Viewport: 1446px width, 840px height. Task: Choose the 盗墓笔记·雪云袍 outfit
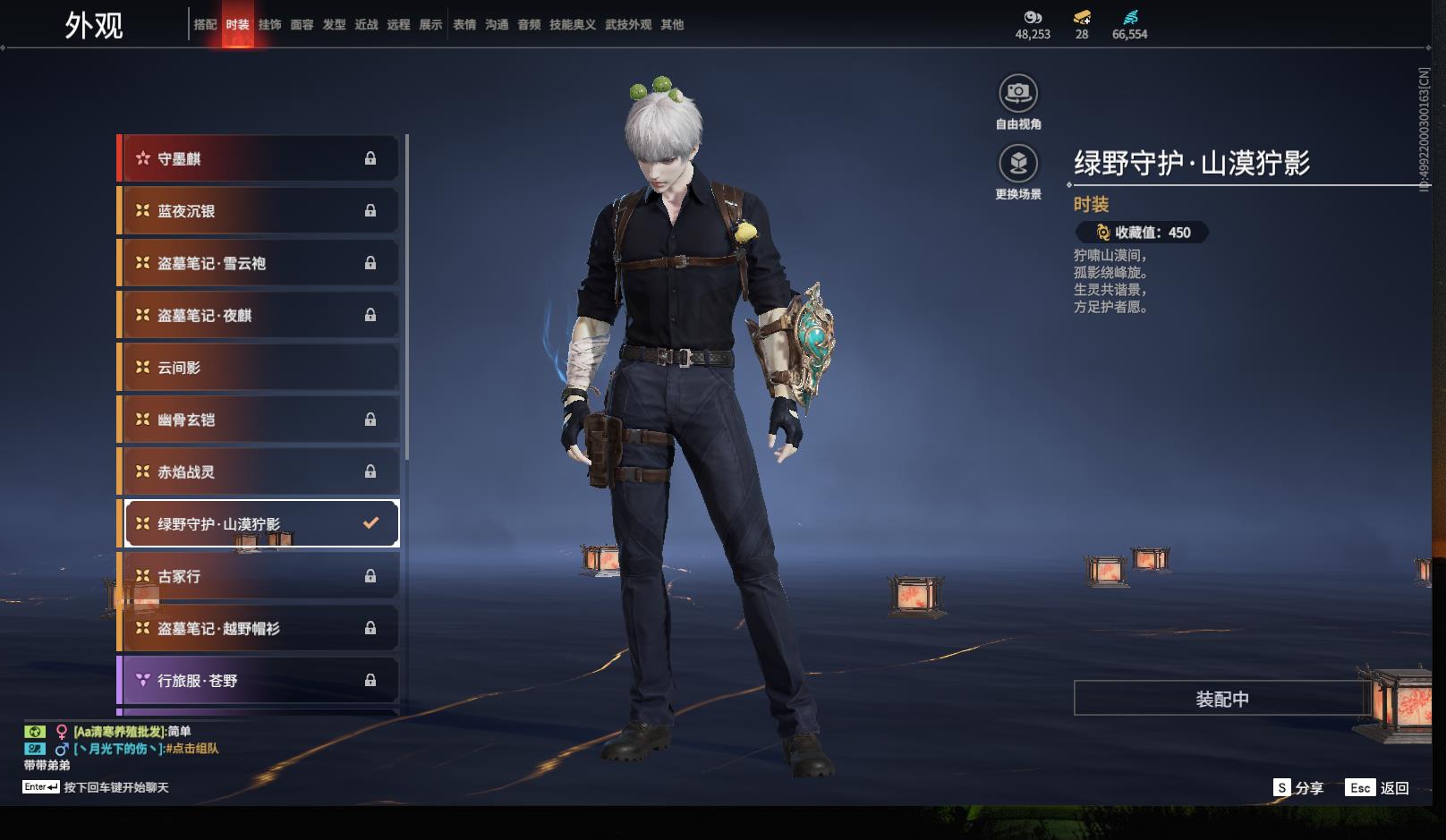pyautogui.click(x=259, y=263)
